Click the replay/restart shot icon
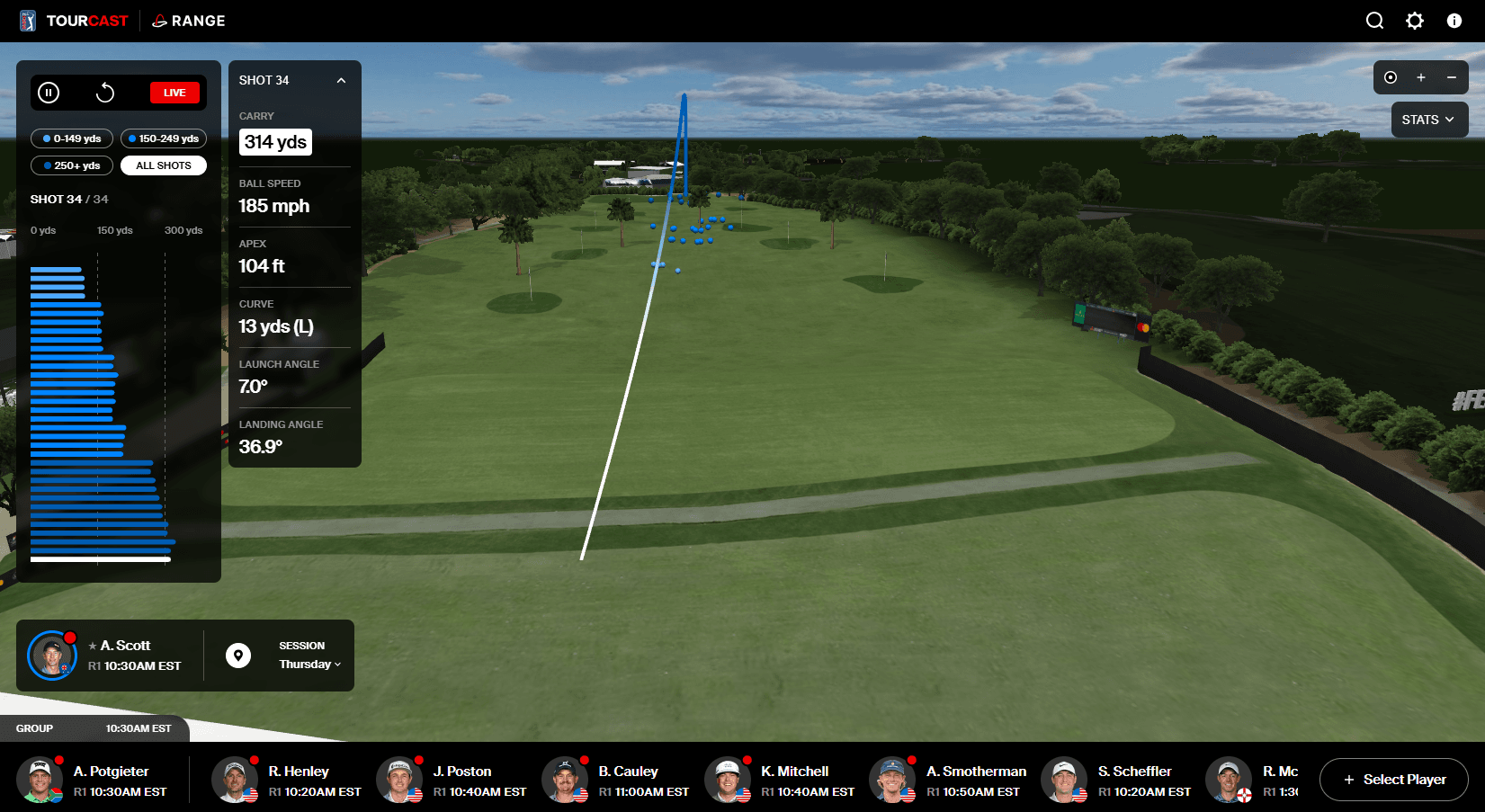1485x812 pixels. click(105, 93)
